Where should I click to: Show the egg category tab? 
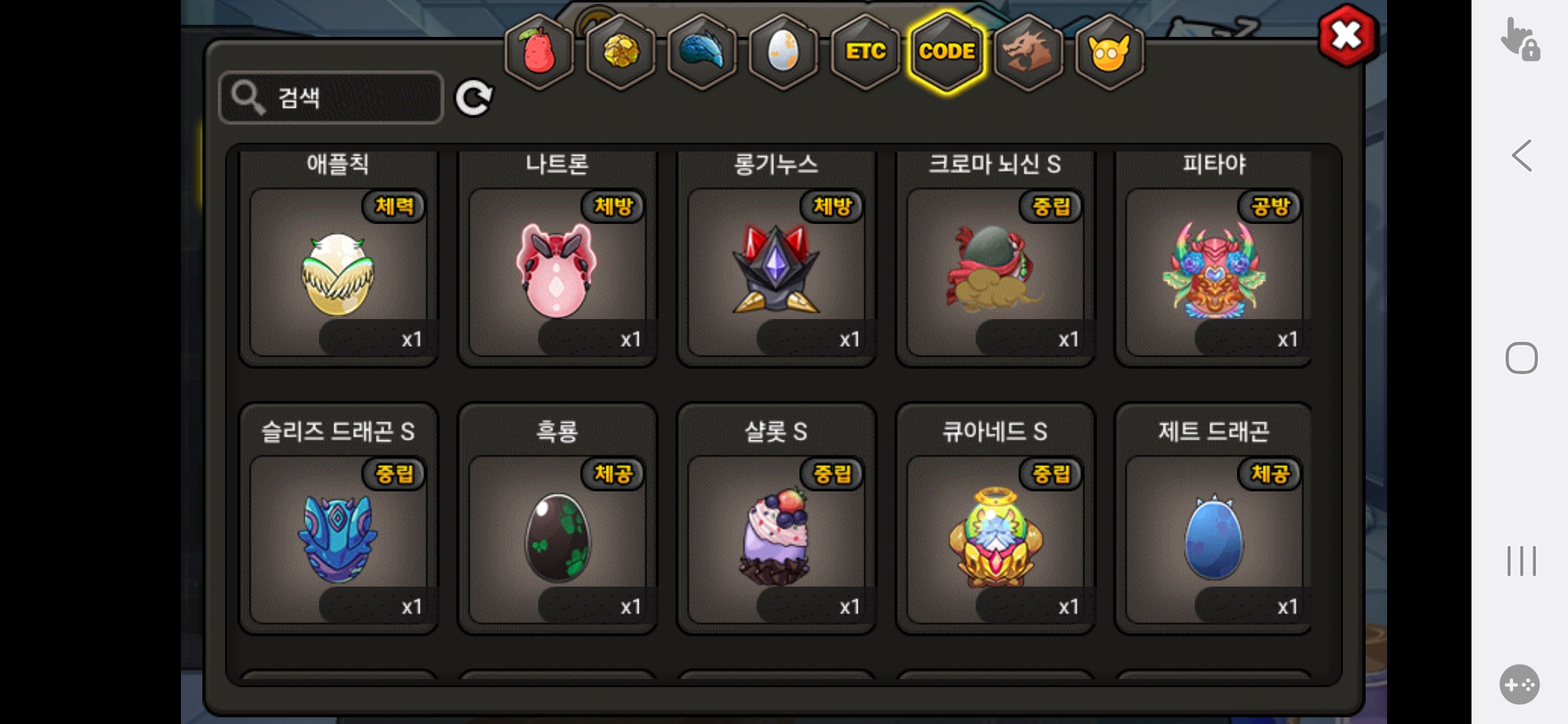point(783,52)
